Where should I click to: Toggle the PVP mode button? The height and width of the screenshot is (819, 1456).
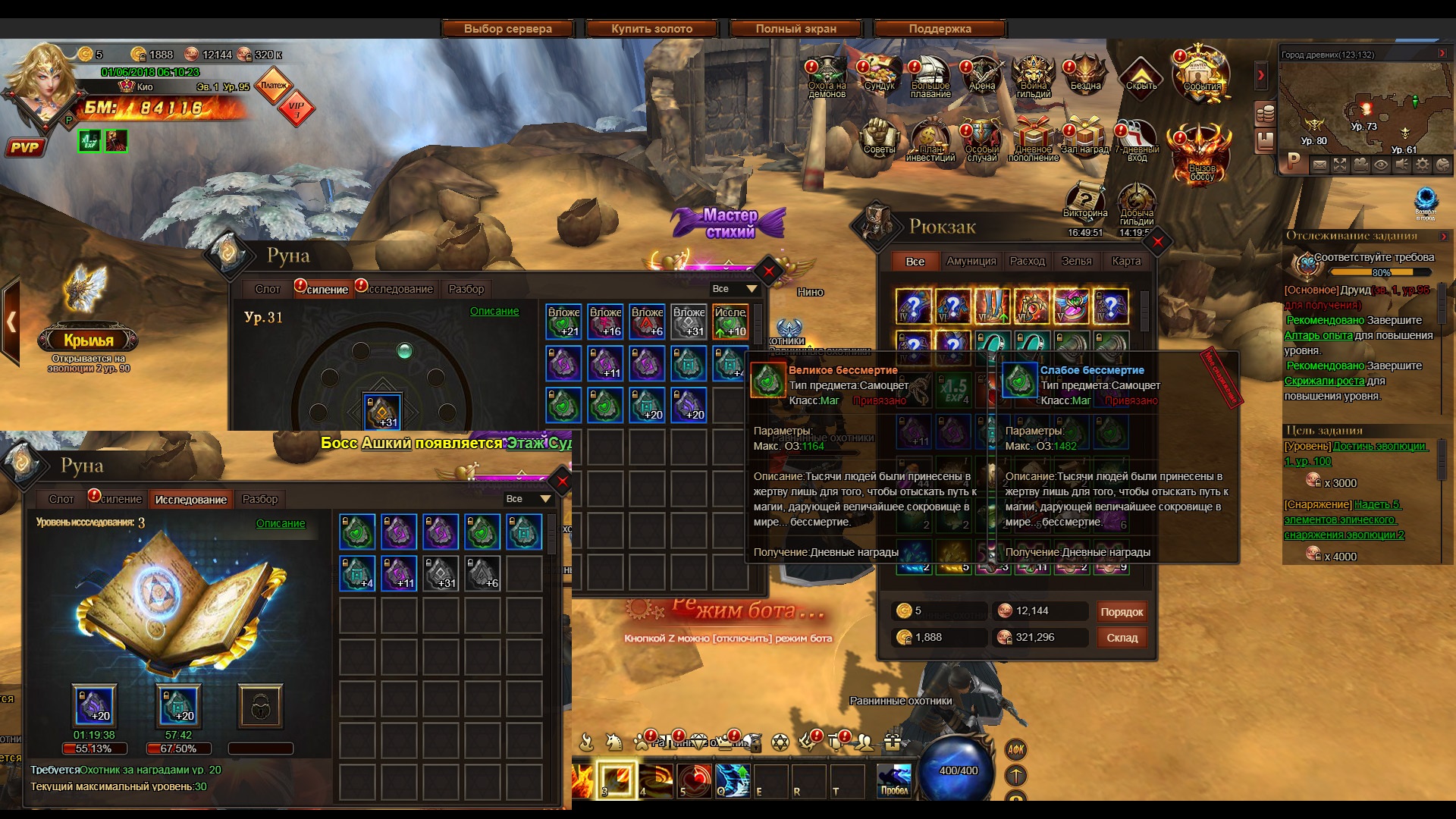pyautogui.click(x=24, y=147)
